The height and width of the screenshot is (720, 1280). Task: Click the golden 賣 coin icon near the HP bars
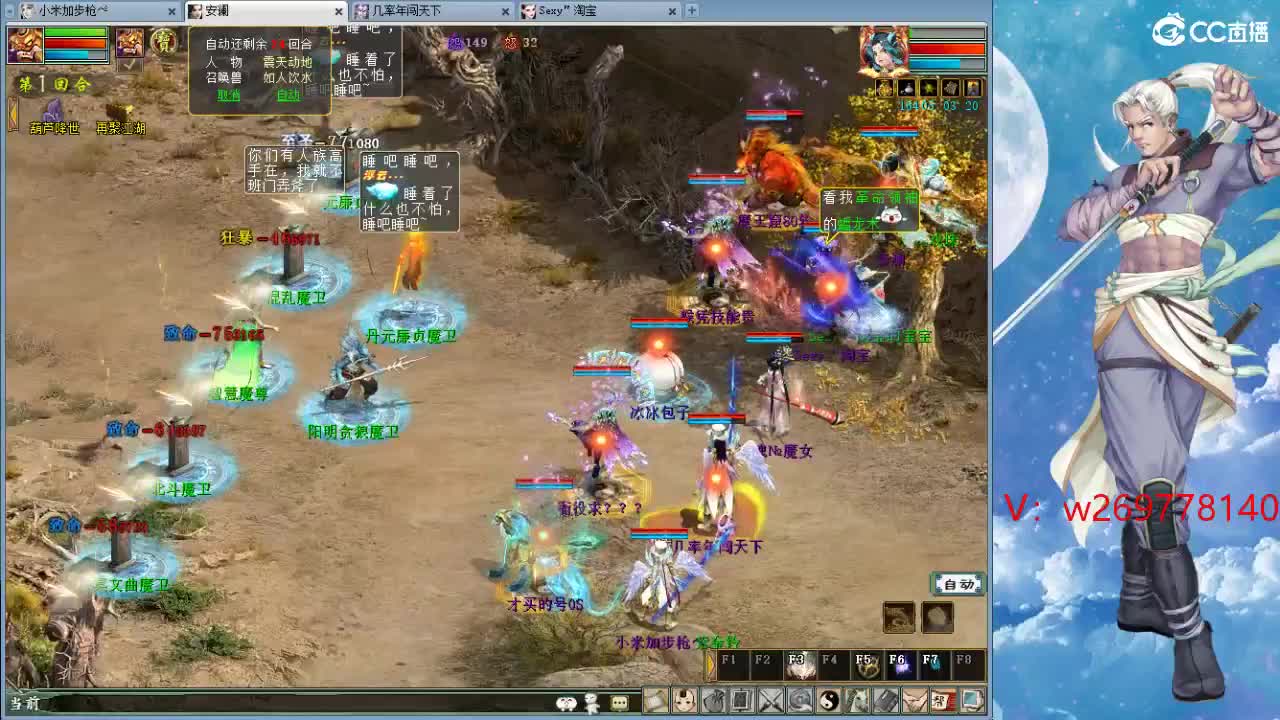(162, 41)
